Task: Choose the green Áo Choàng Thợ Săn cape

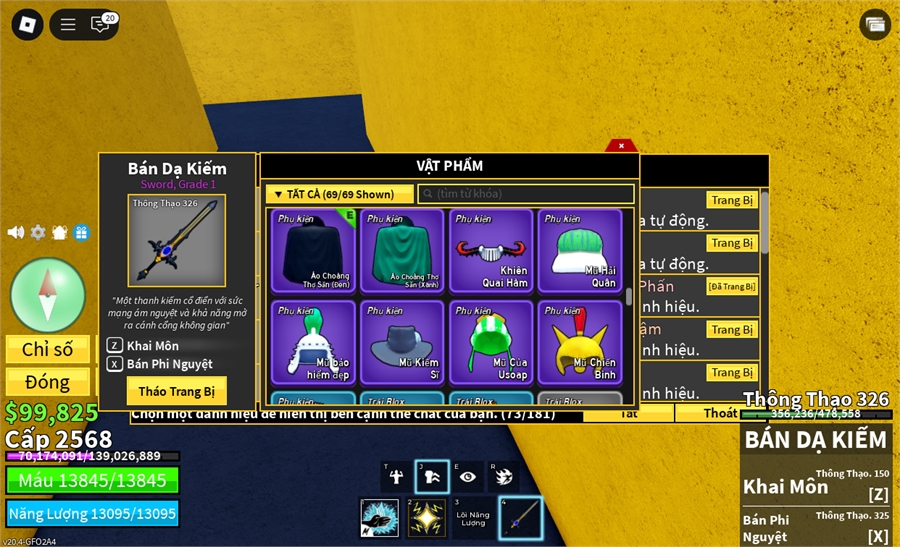Action: tap(401, 249)
